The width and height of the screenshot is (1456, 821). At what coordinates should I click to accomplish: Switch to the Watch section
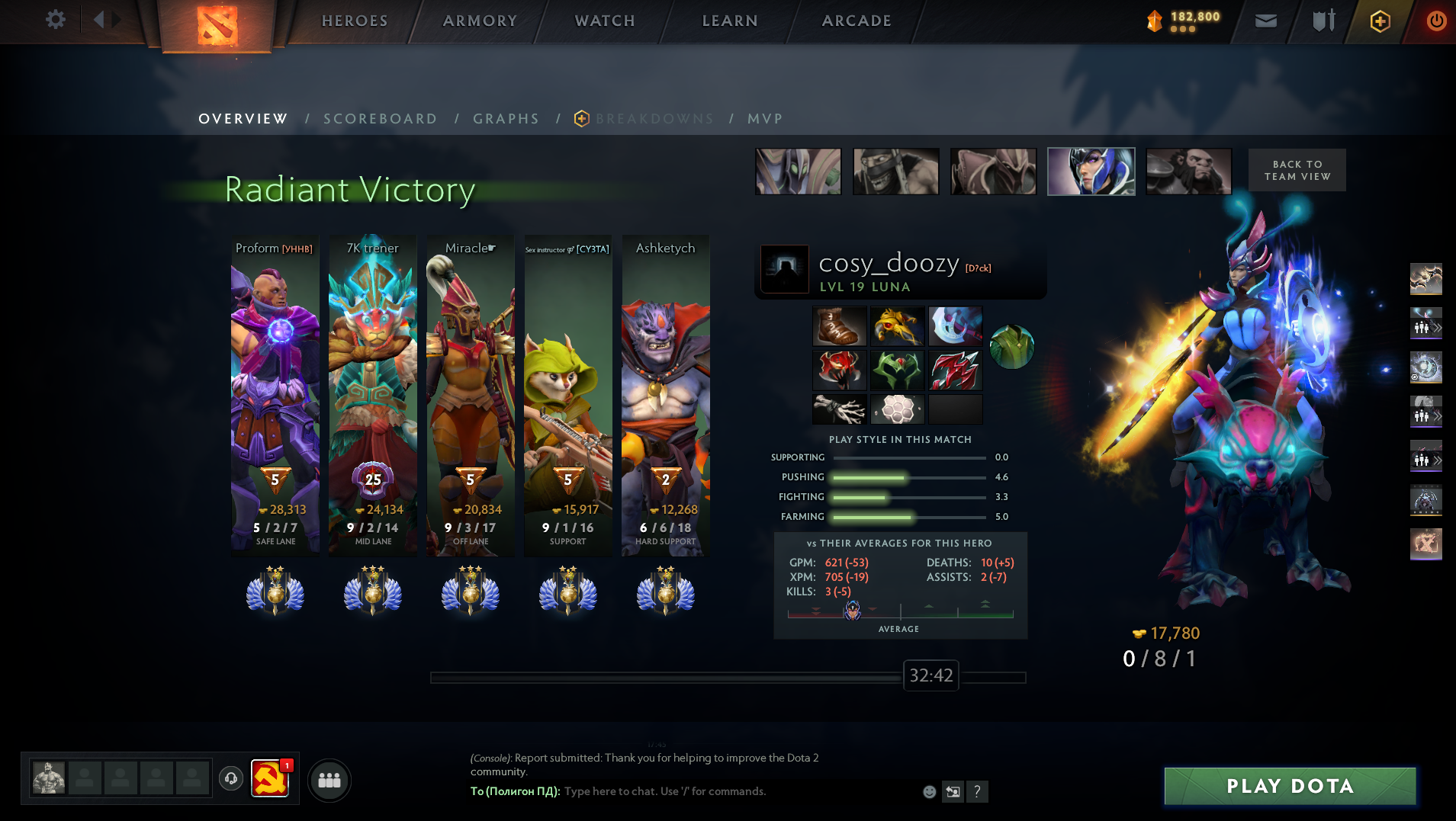pyautogui.click(x=605, y=21)
